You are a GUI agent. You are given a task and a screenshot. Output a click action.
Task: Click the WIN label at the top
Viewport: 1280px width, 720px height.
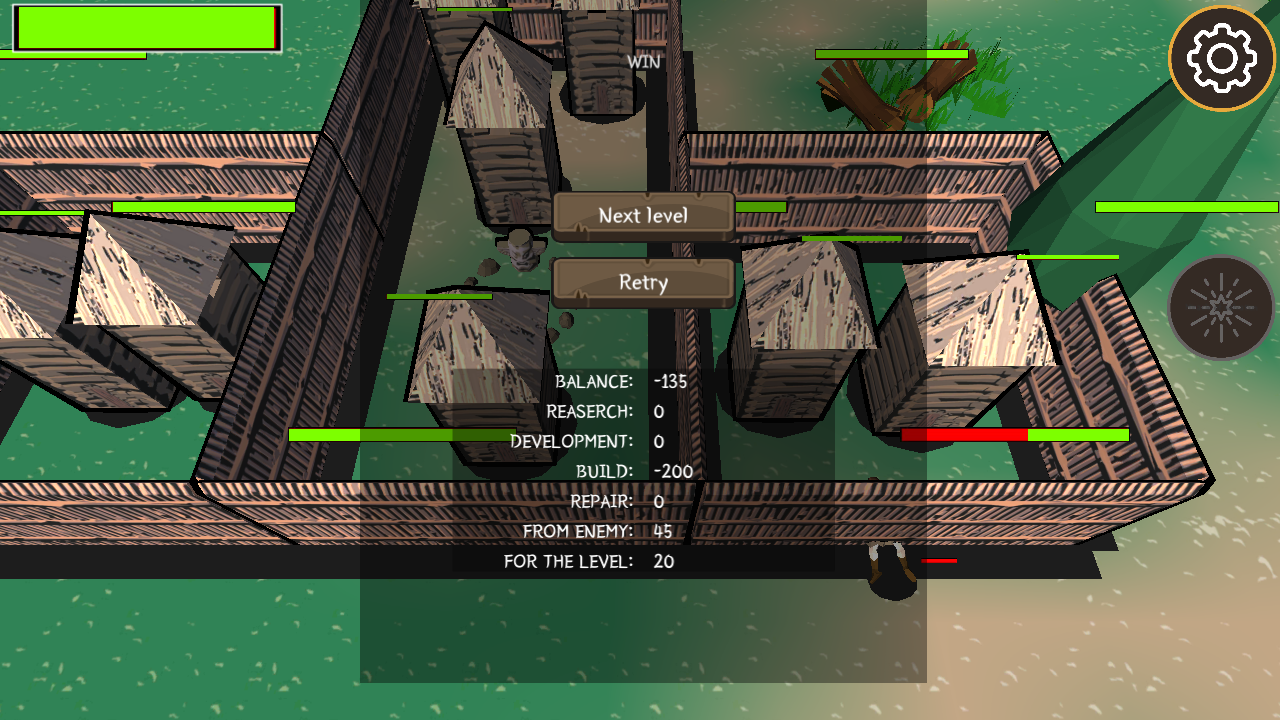(641, 61)
